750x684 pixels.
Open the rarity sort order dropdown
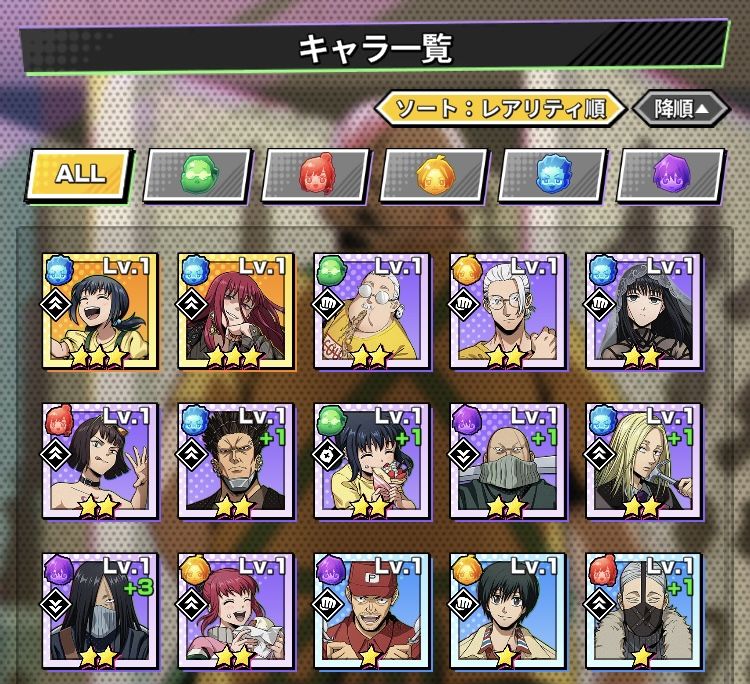pyautogui.click(x=500, y=108)
